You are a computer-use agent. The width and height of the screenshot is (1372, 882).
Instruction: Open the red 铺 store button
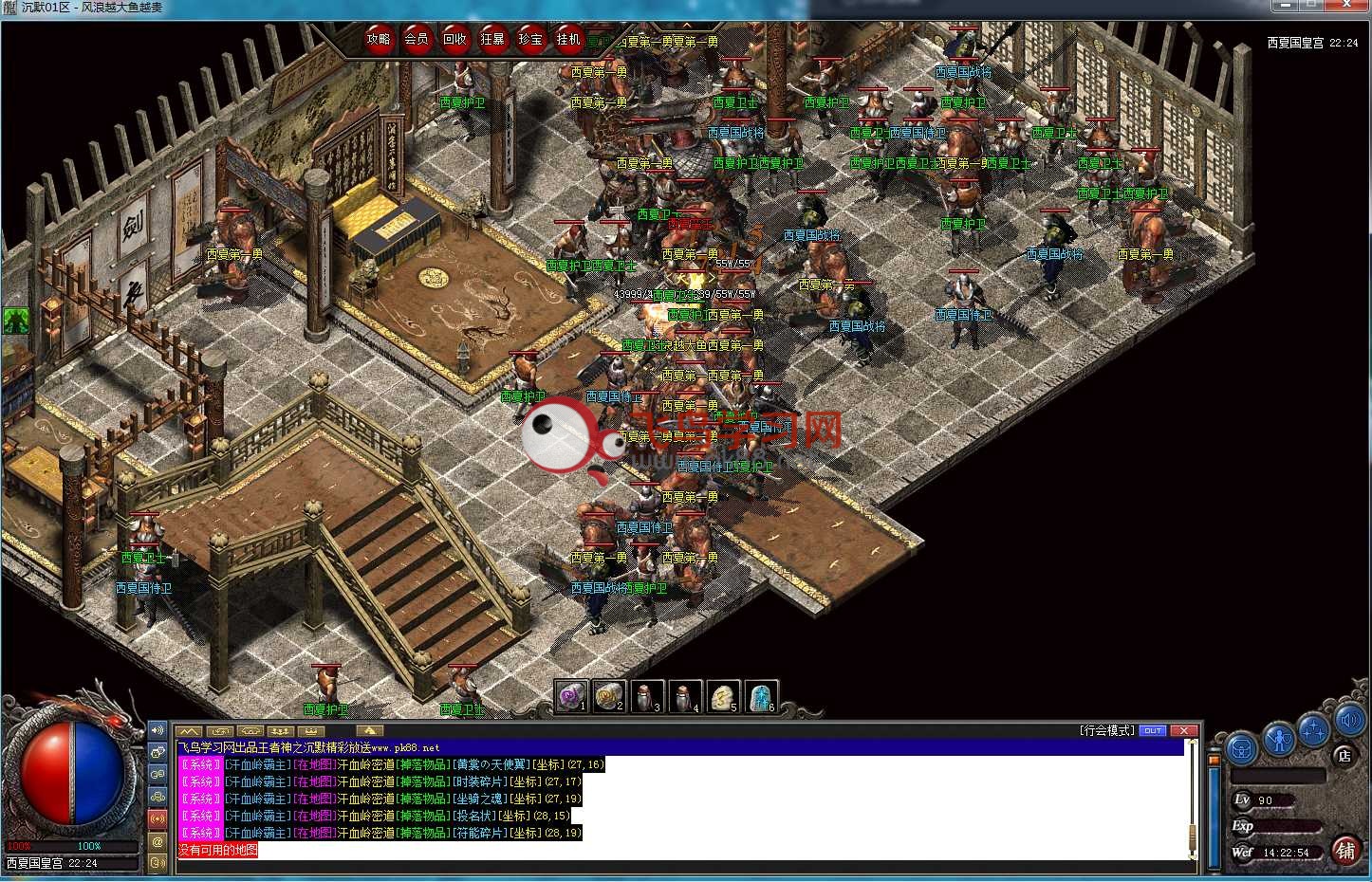(1344, 850)
